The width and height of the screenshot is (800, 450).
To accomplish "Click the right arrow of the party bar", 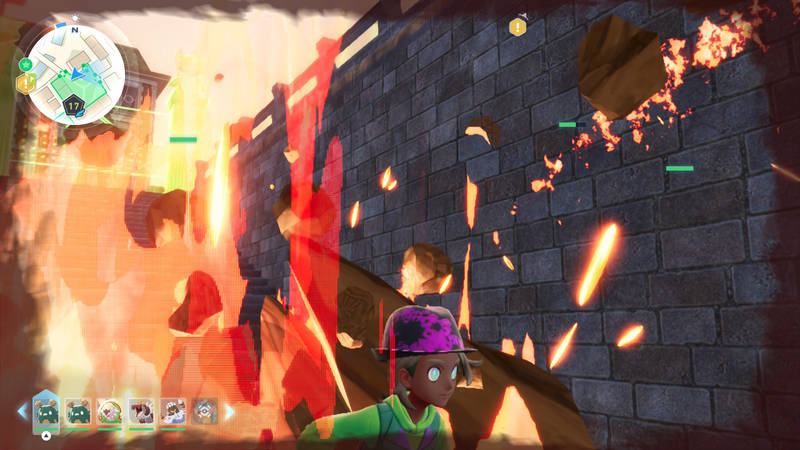I will click(229, 410).
